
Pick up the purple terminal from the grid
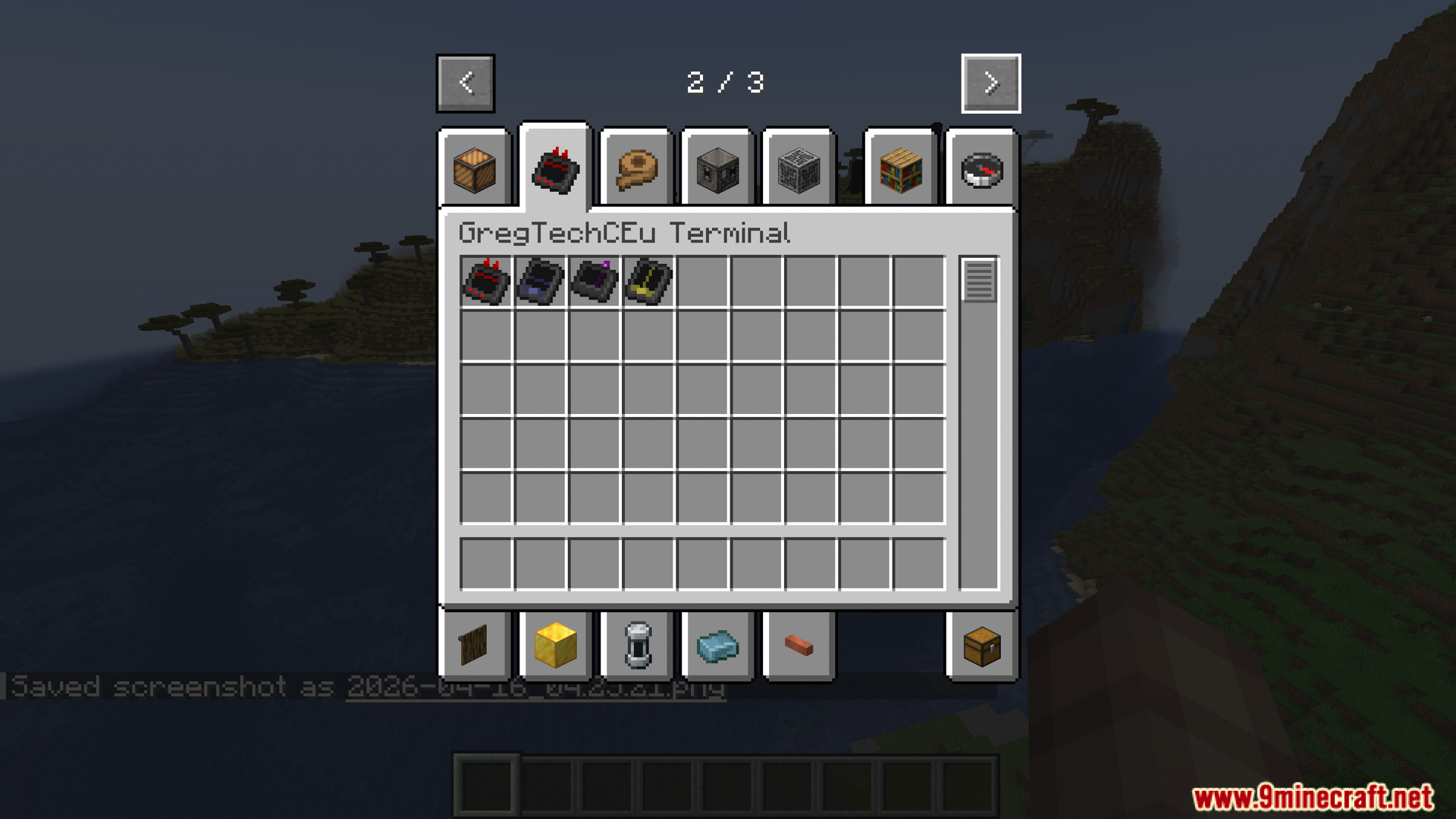(x=594, y=282)
